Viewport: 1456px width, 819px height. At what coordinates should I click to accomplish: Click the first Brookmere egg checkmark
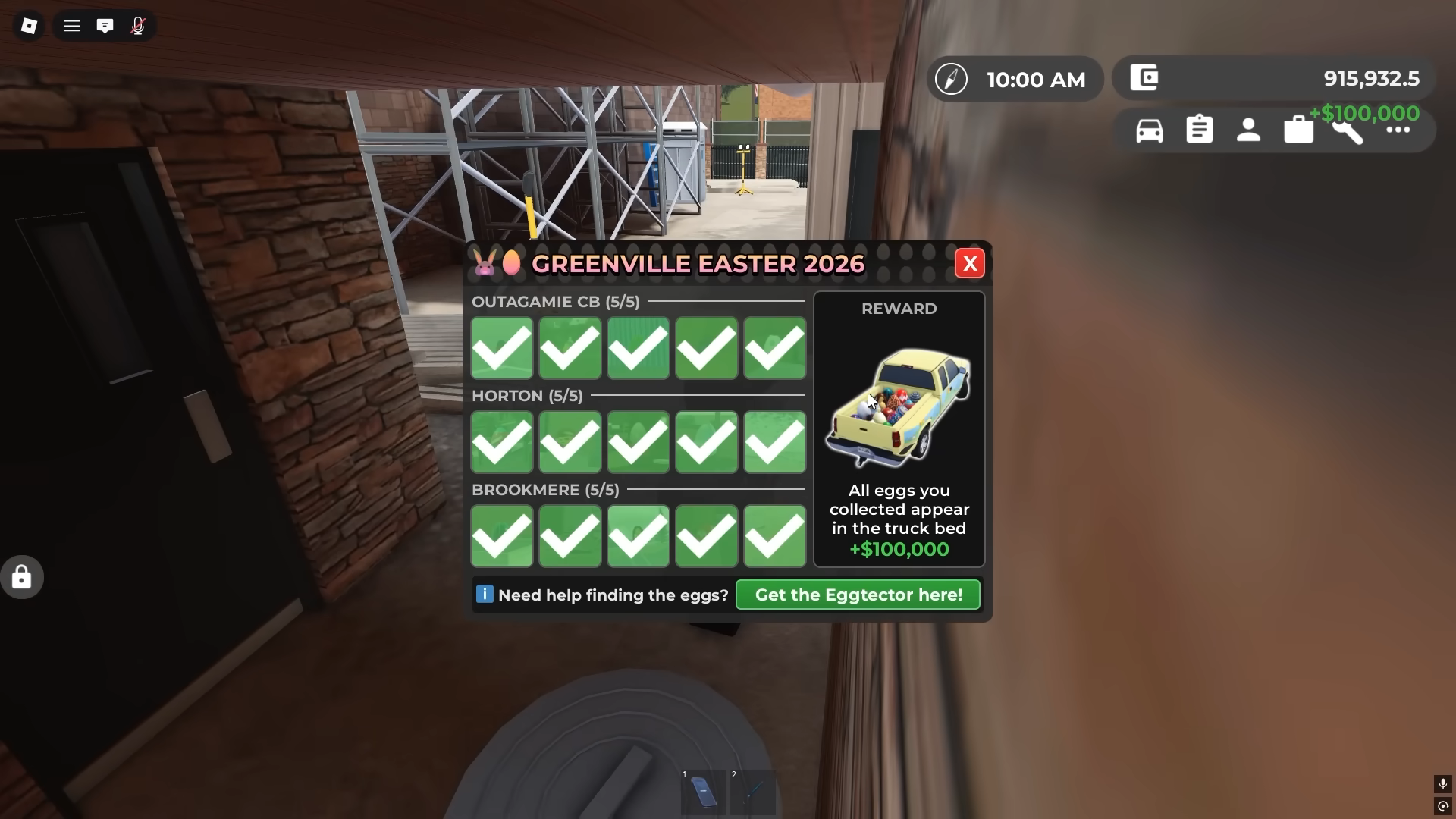pyautogui.click(x=501, y=536)
